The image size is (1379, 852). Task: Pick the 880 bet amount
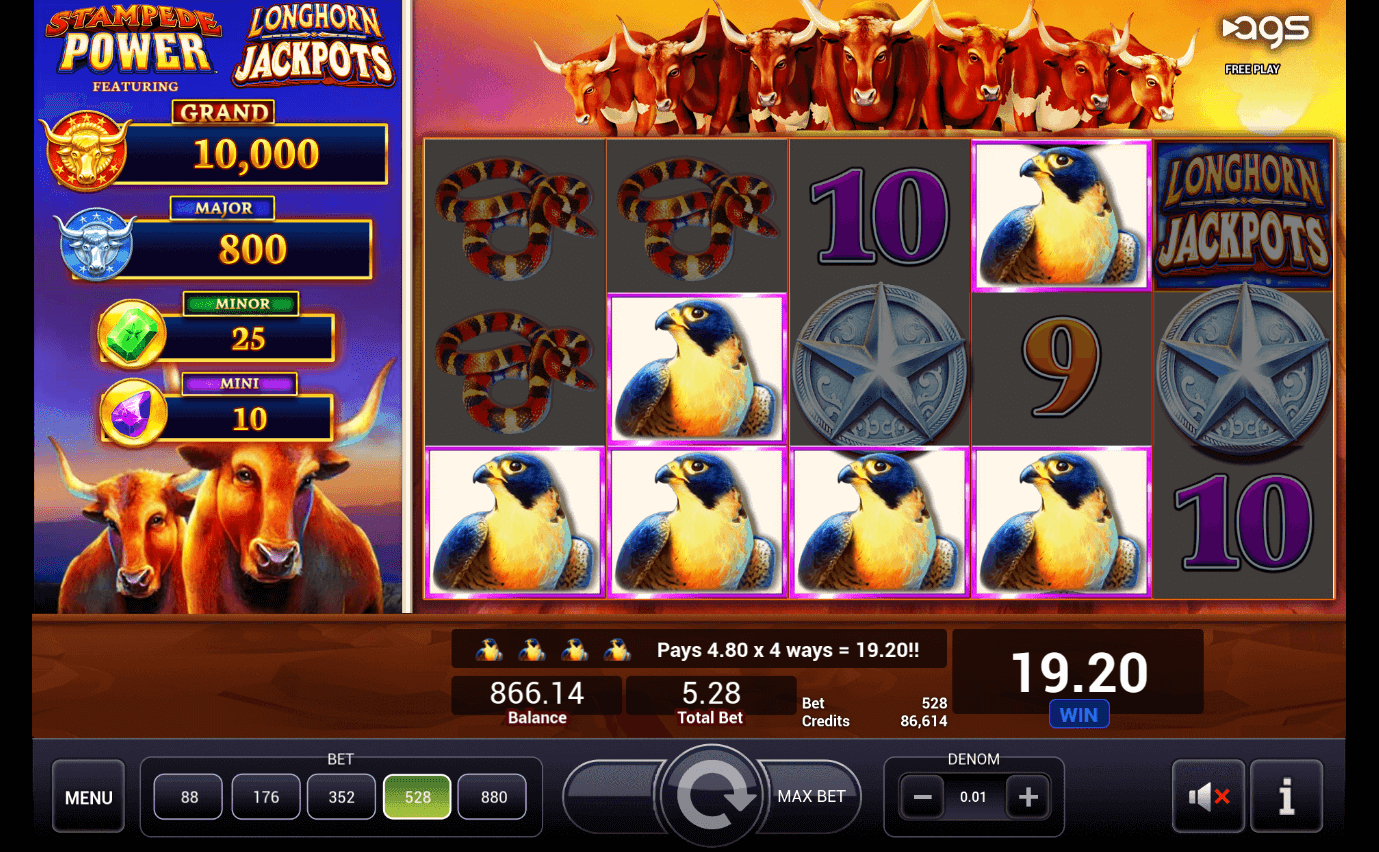494,797
